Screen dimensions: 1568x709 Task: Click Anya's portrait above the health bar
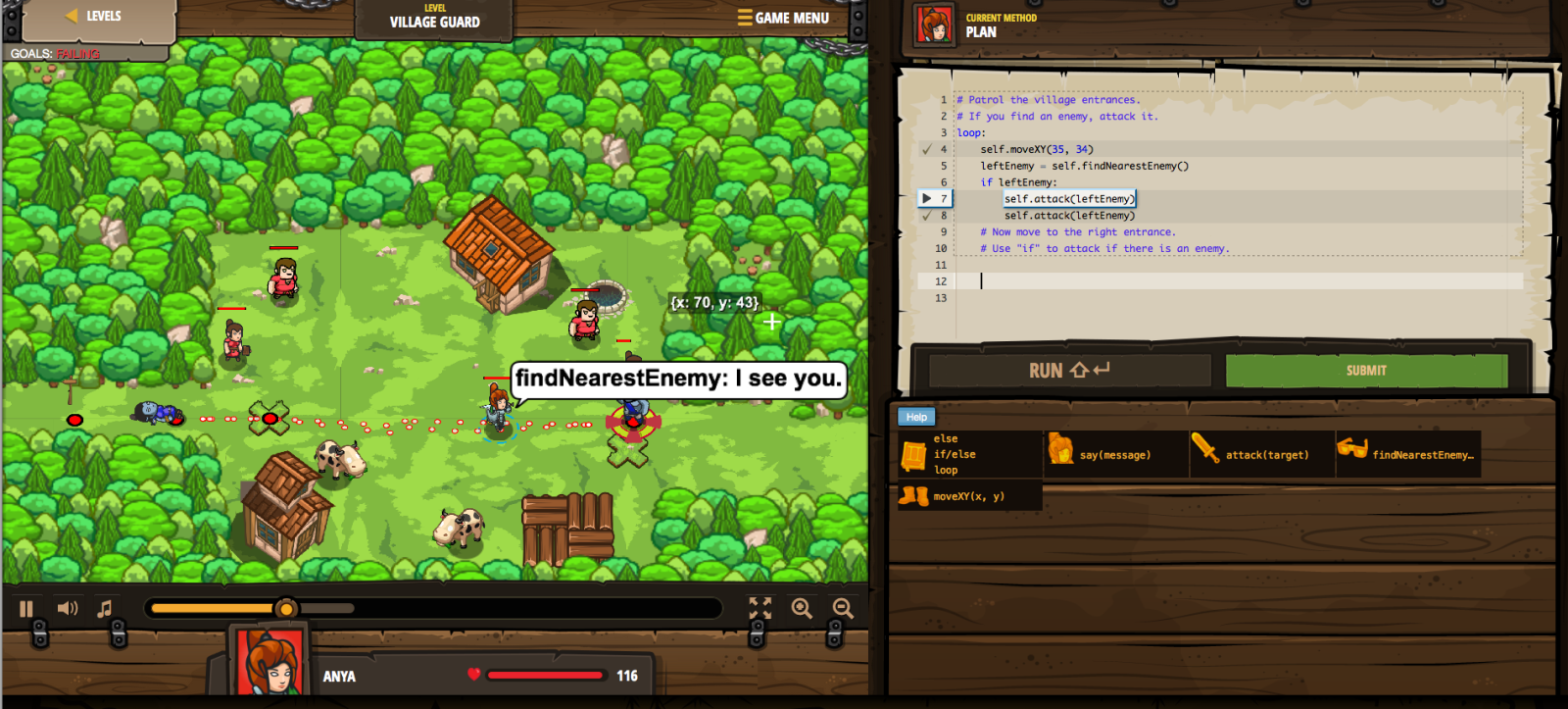(267, 658)
